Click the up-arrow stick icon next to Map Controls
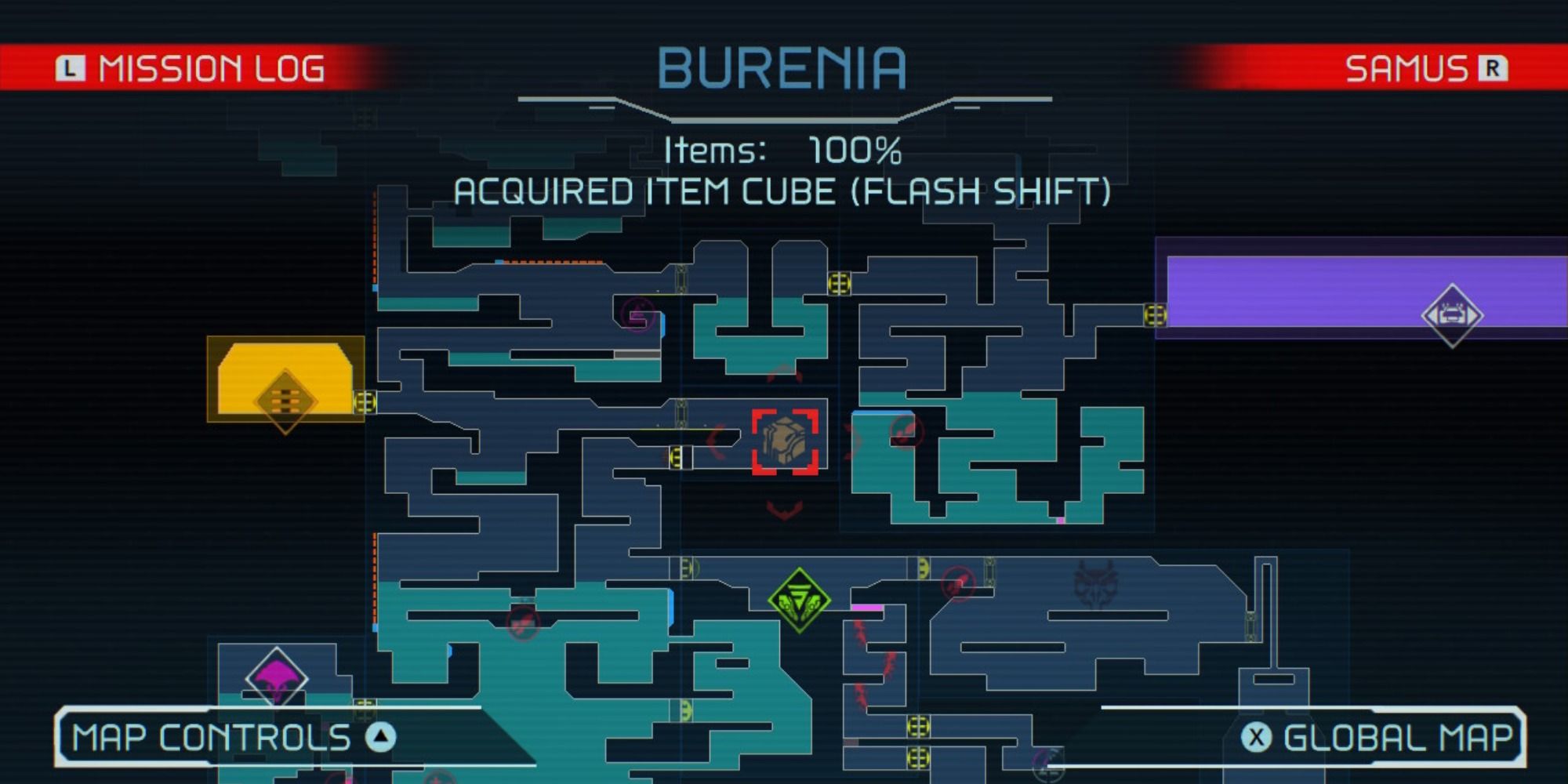The image size is (1568, 784). pyautogui.click(x=382, y=737)
